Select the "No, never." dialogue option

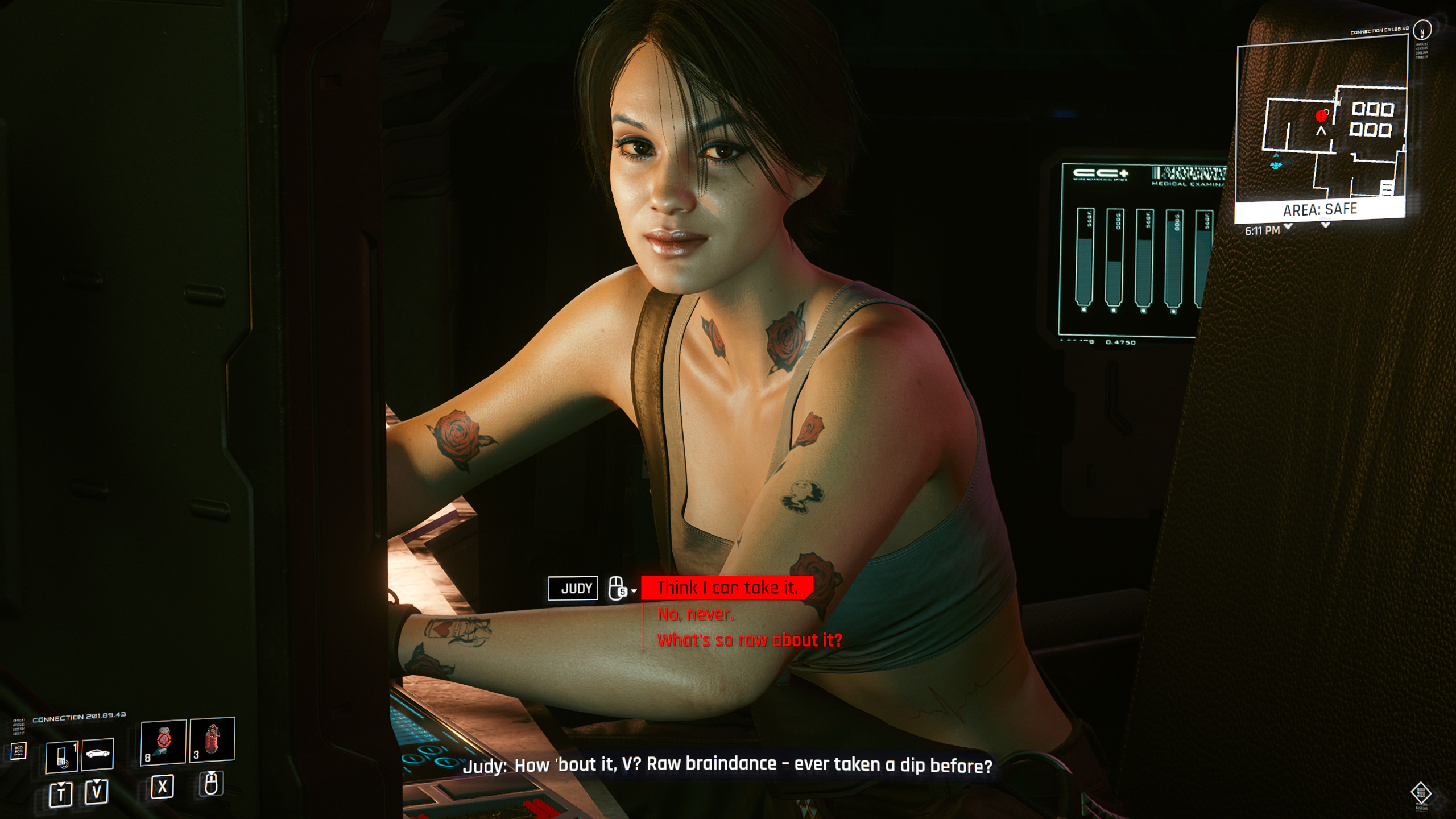pos(695,614)
